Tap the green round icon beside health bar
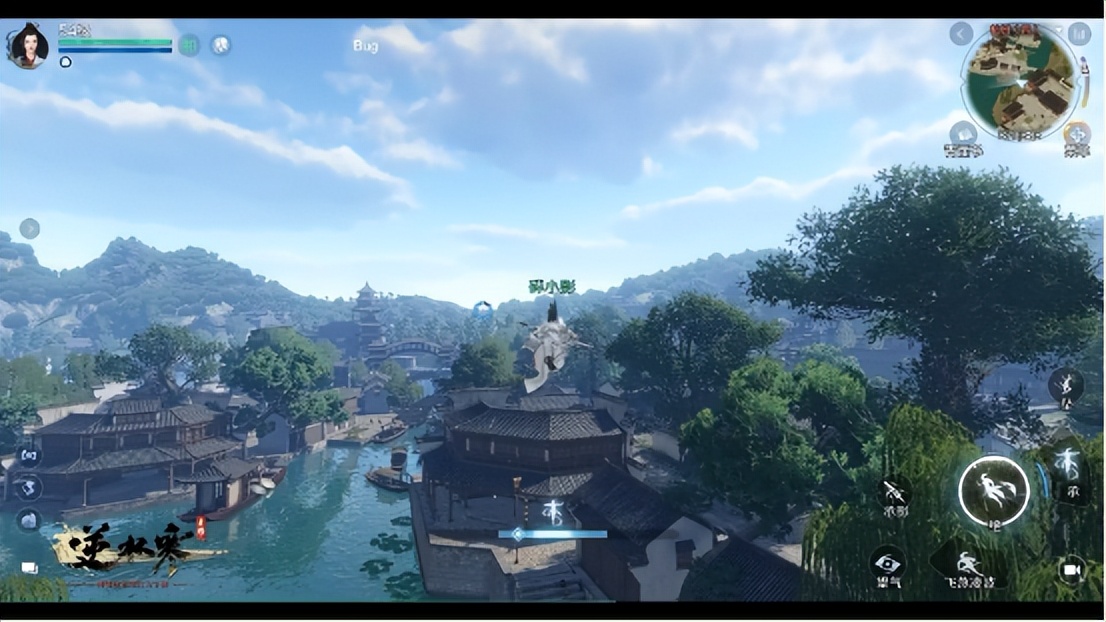Screen dimensions: 1106x622 coord(189,45)
